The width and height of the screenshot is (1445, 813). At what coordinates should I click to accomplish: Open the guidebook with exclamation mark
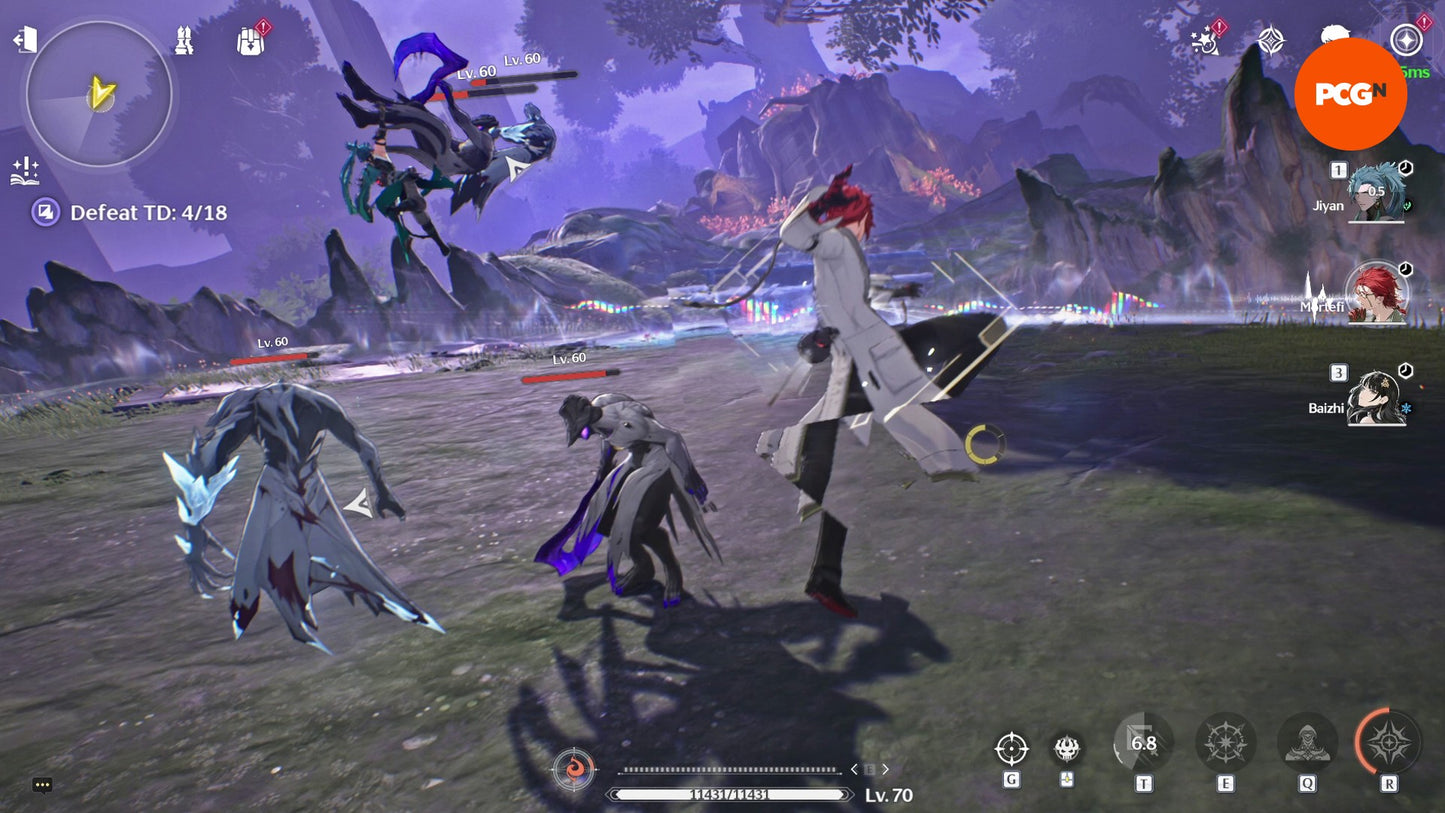(x=24, y=171)
